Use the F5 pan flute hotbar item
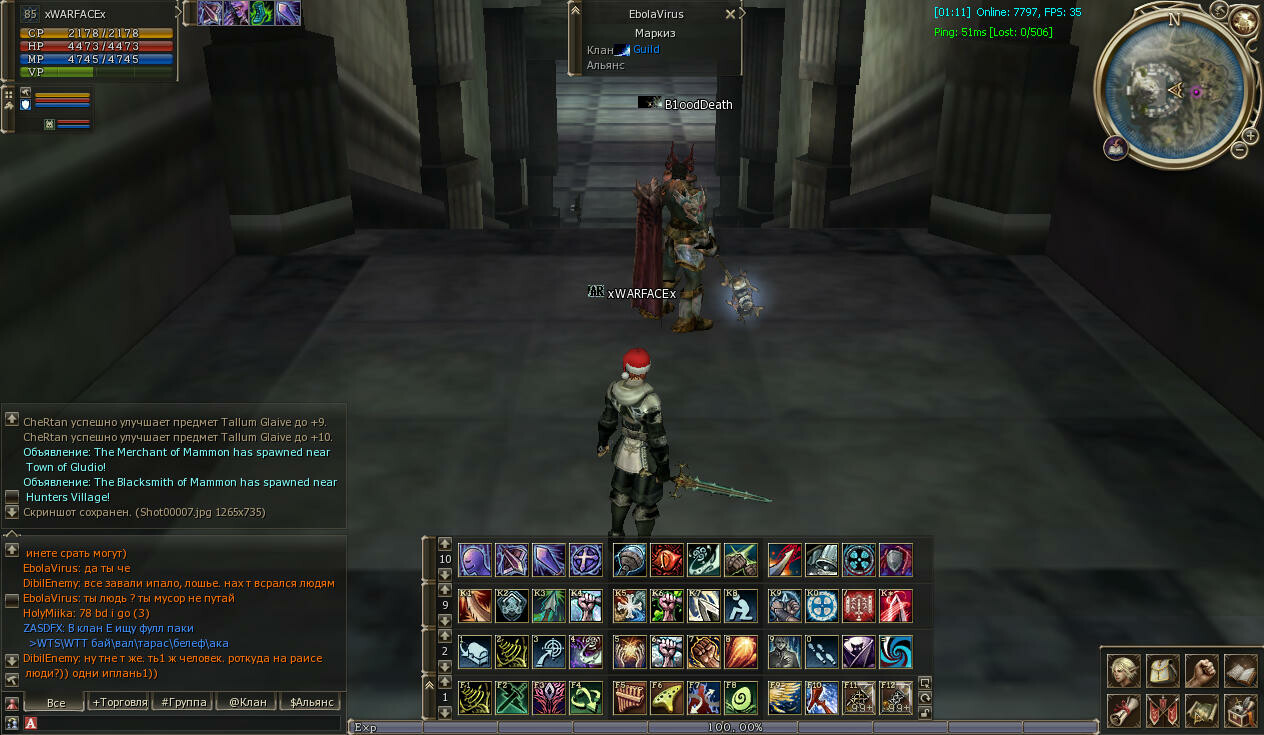The image size is (1264, 735). tap(630, 698)
